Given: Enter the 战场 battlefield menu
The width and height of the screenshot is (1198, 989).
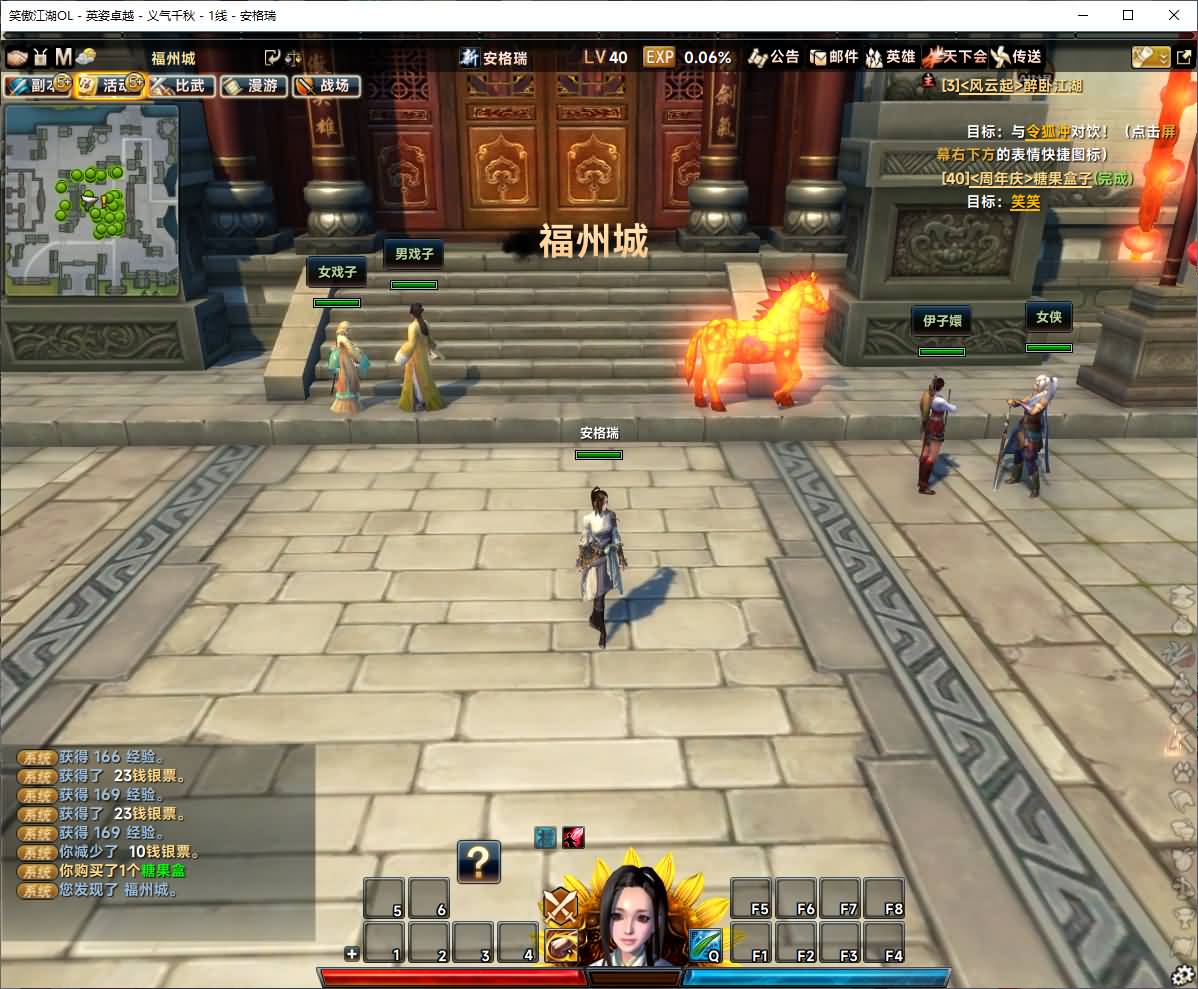Looking at the screenshot, I should click(326, 86).
